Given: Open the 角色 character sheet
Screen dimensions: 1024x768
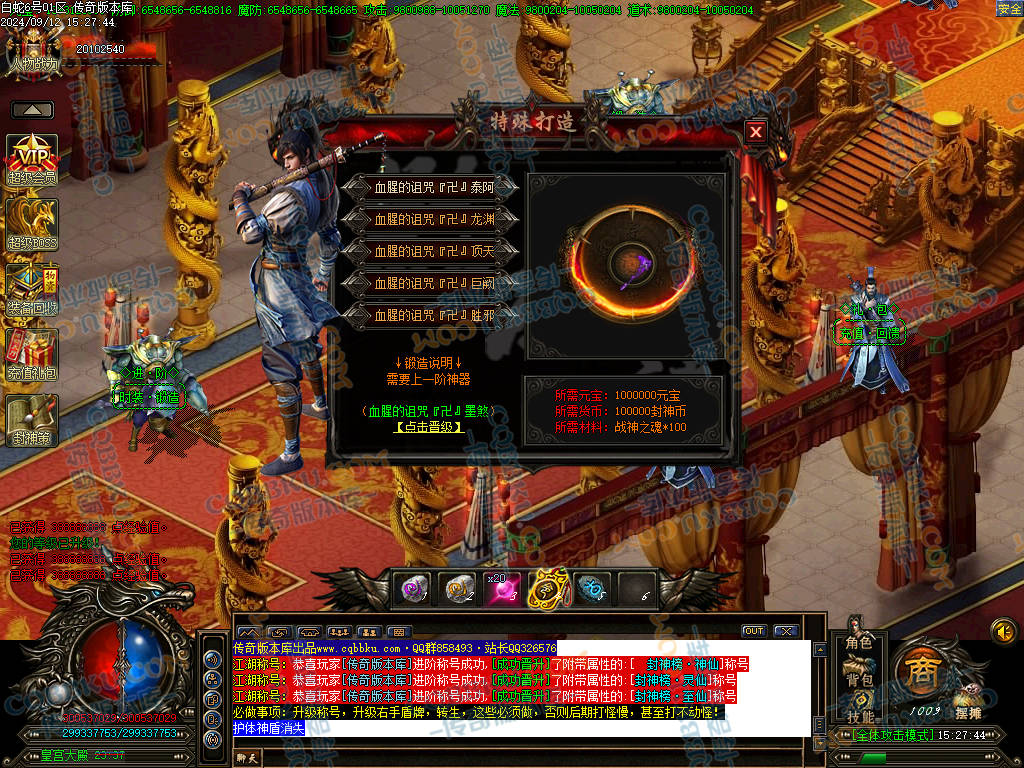Looking at the screenshot, I should click(859, 642).
